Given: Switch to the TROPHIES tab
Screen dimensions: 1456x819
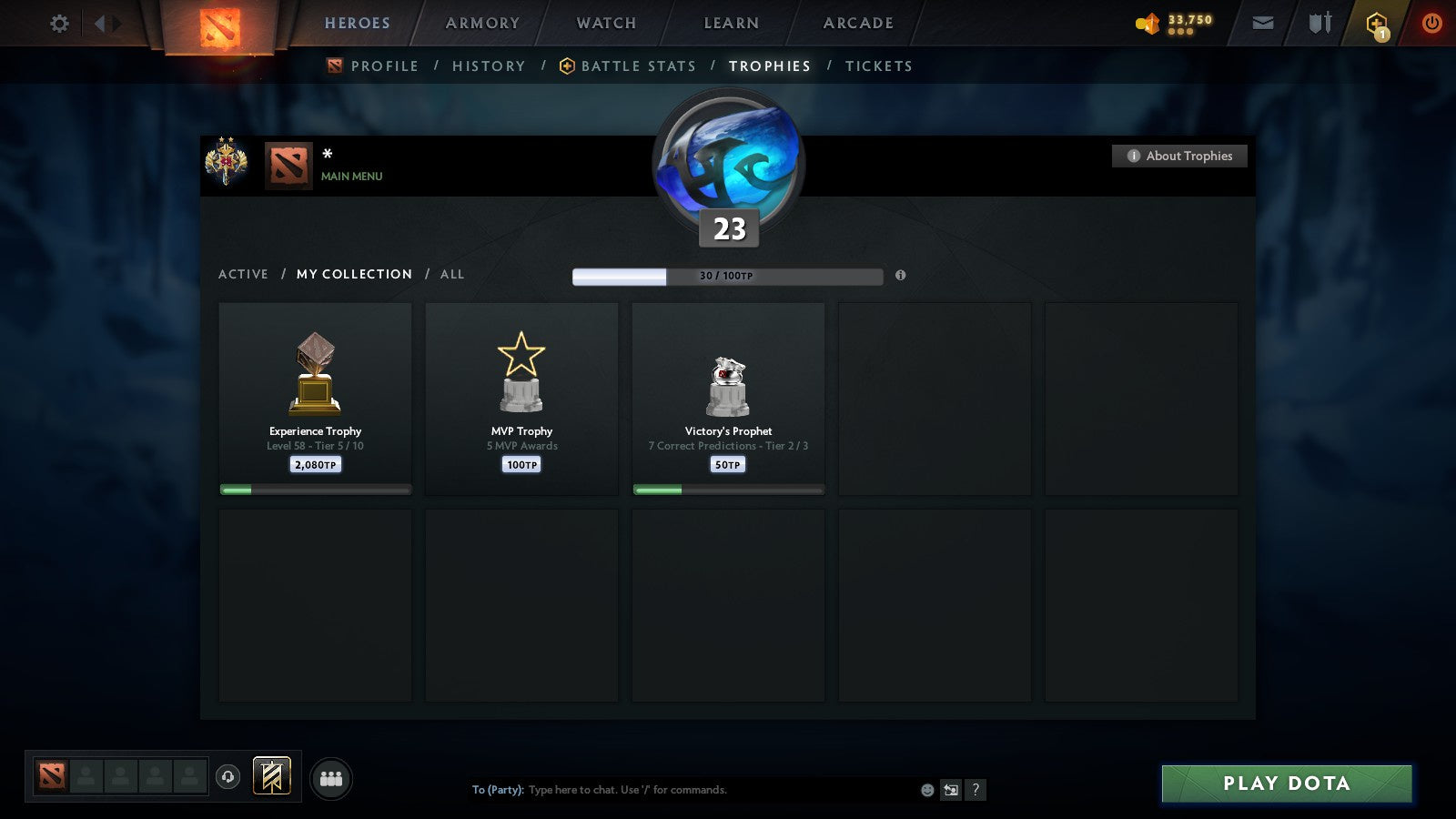Looking at the screenshot, I should tap(769, 66).
